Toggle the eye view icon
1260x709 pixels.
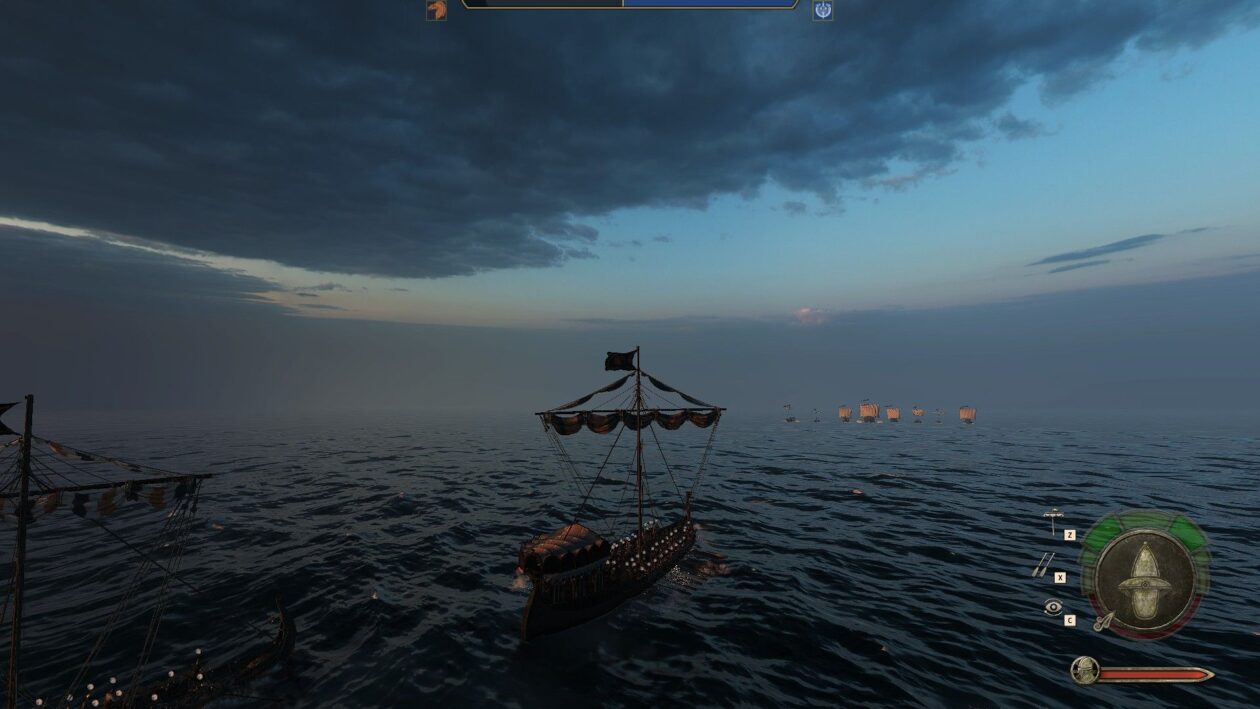(1053, 607)
